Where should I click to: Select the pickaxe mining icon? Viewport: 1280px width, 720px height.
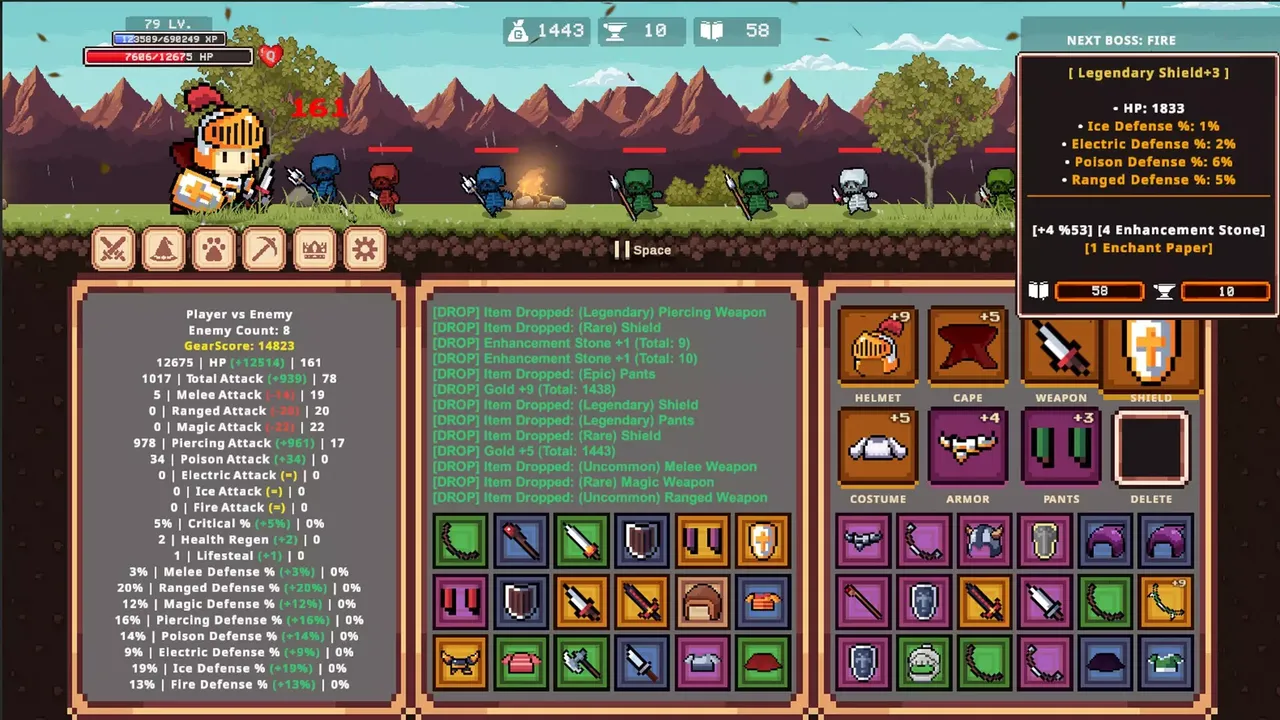point(263,248)
